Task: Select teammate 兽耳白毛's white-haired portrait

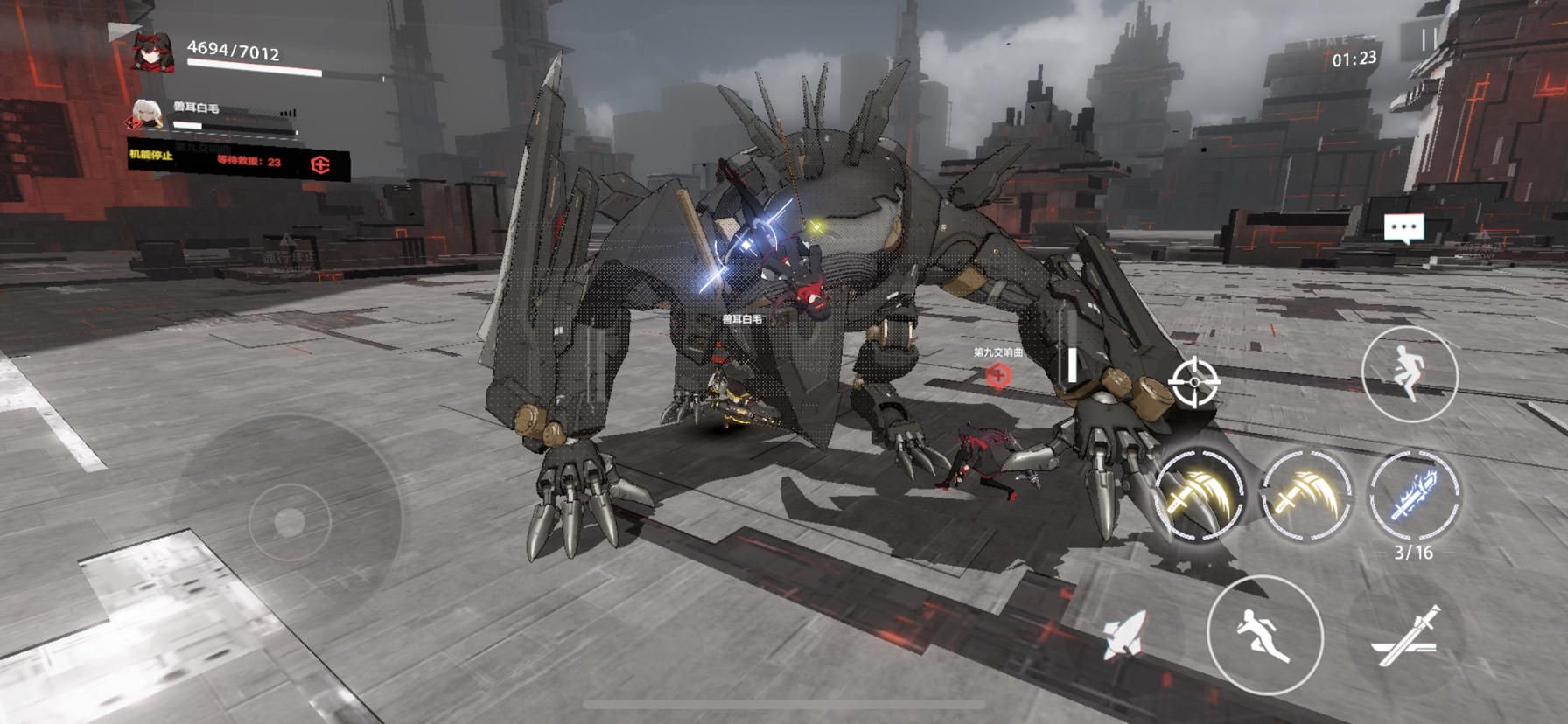Action: [x=147, y=116]
